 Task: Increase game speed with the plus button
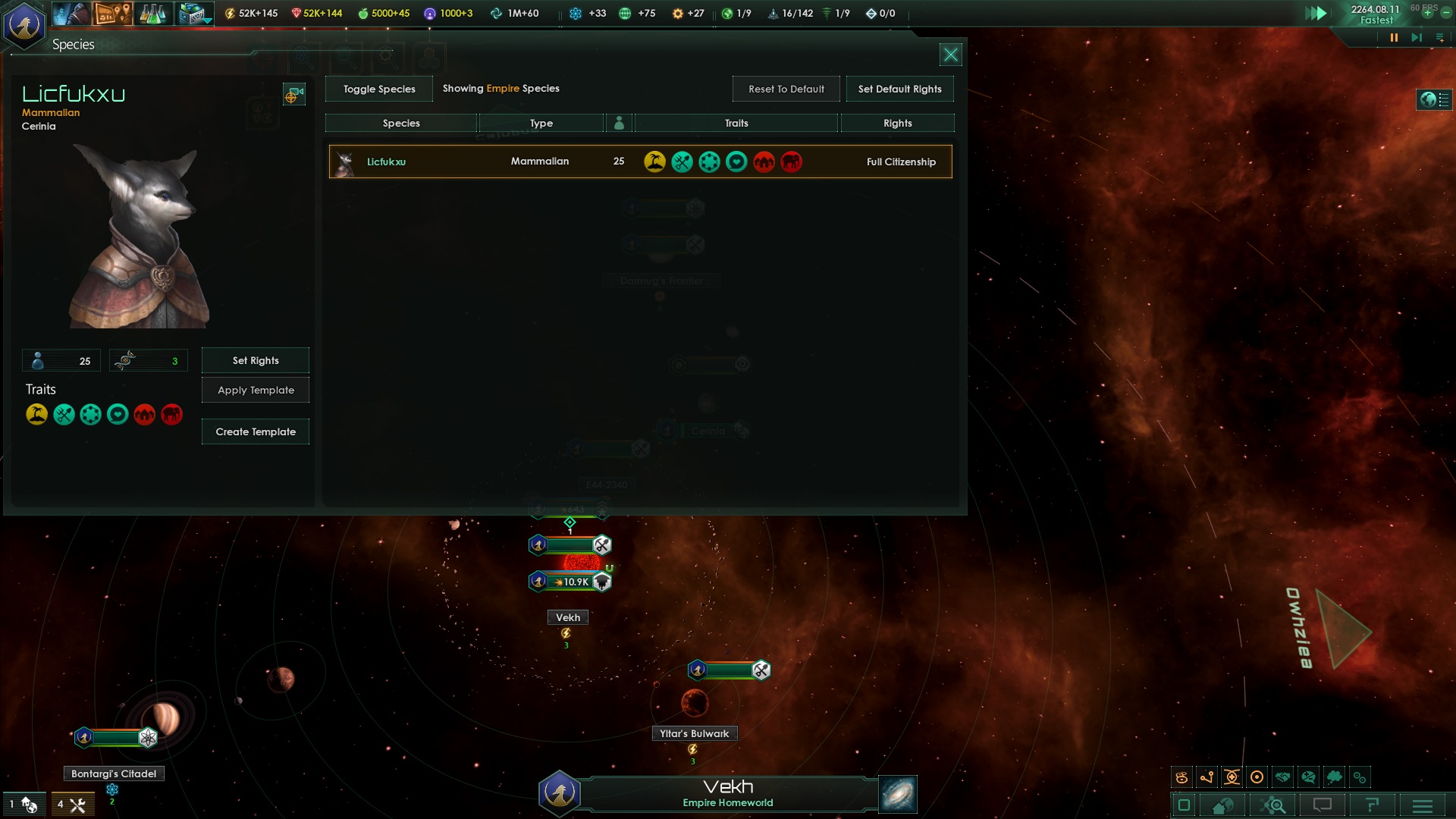pos(1427,13)
